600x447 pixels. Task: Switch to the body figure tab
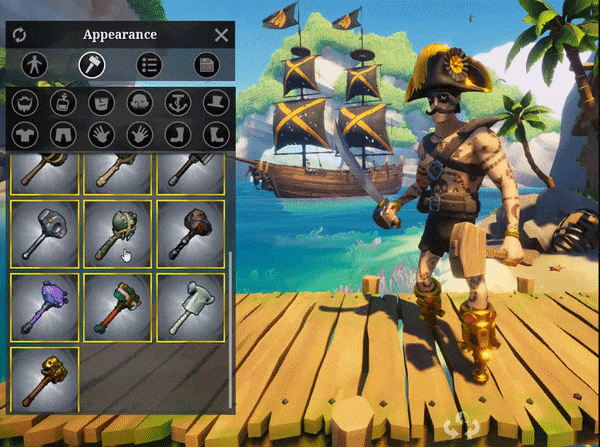[x=35, y=66]
